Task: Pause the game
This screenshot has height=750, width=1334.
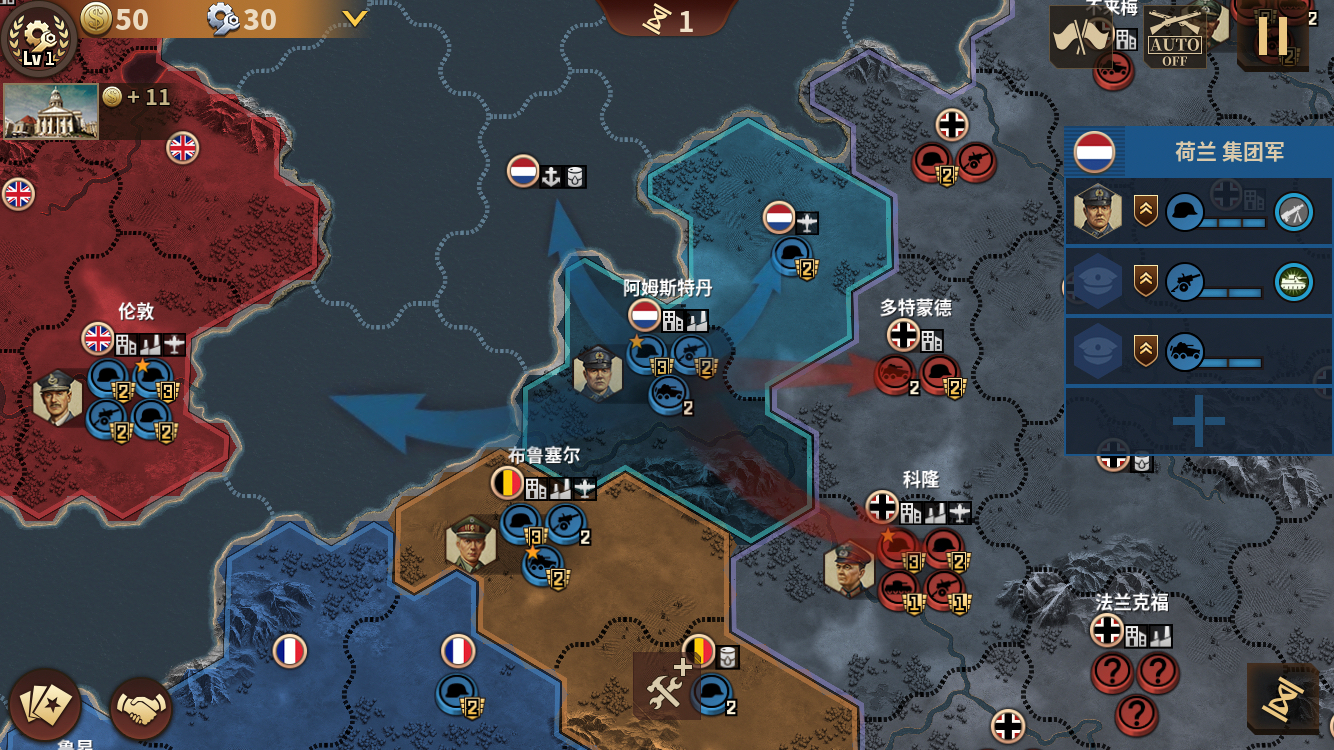Action: coord(1272,36)
